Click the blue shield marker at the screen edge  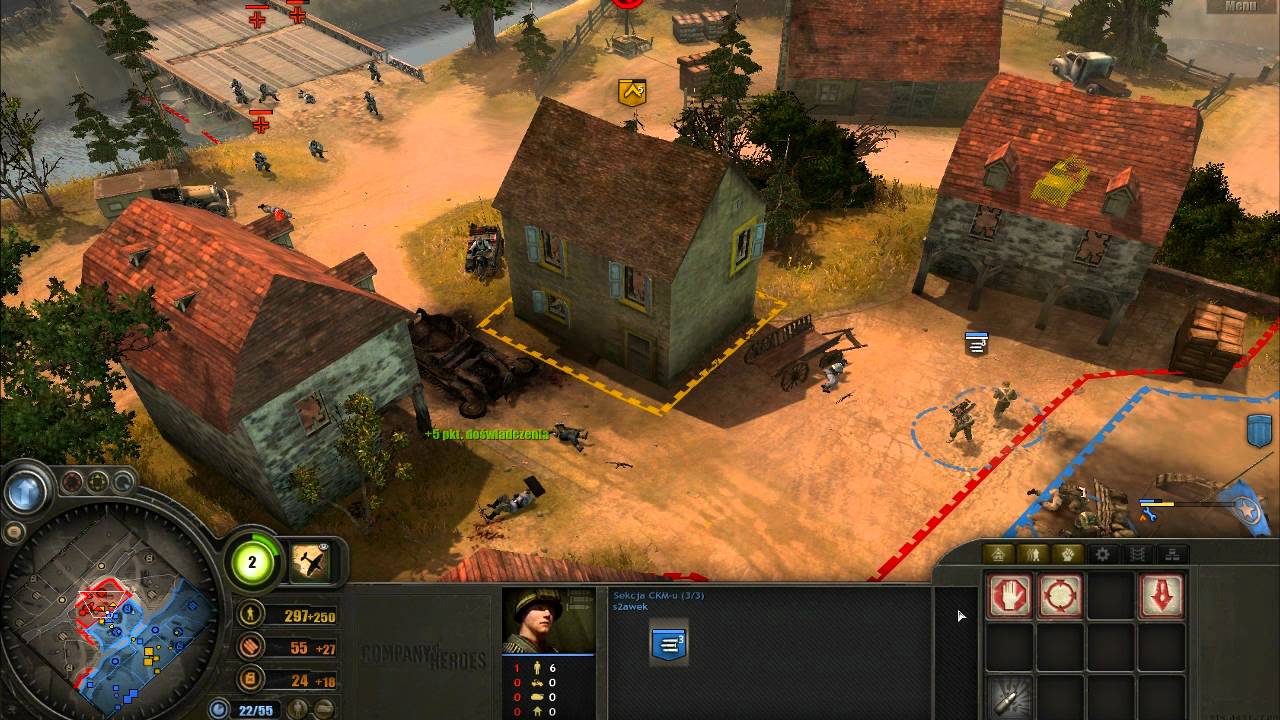point(1259,431)
